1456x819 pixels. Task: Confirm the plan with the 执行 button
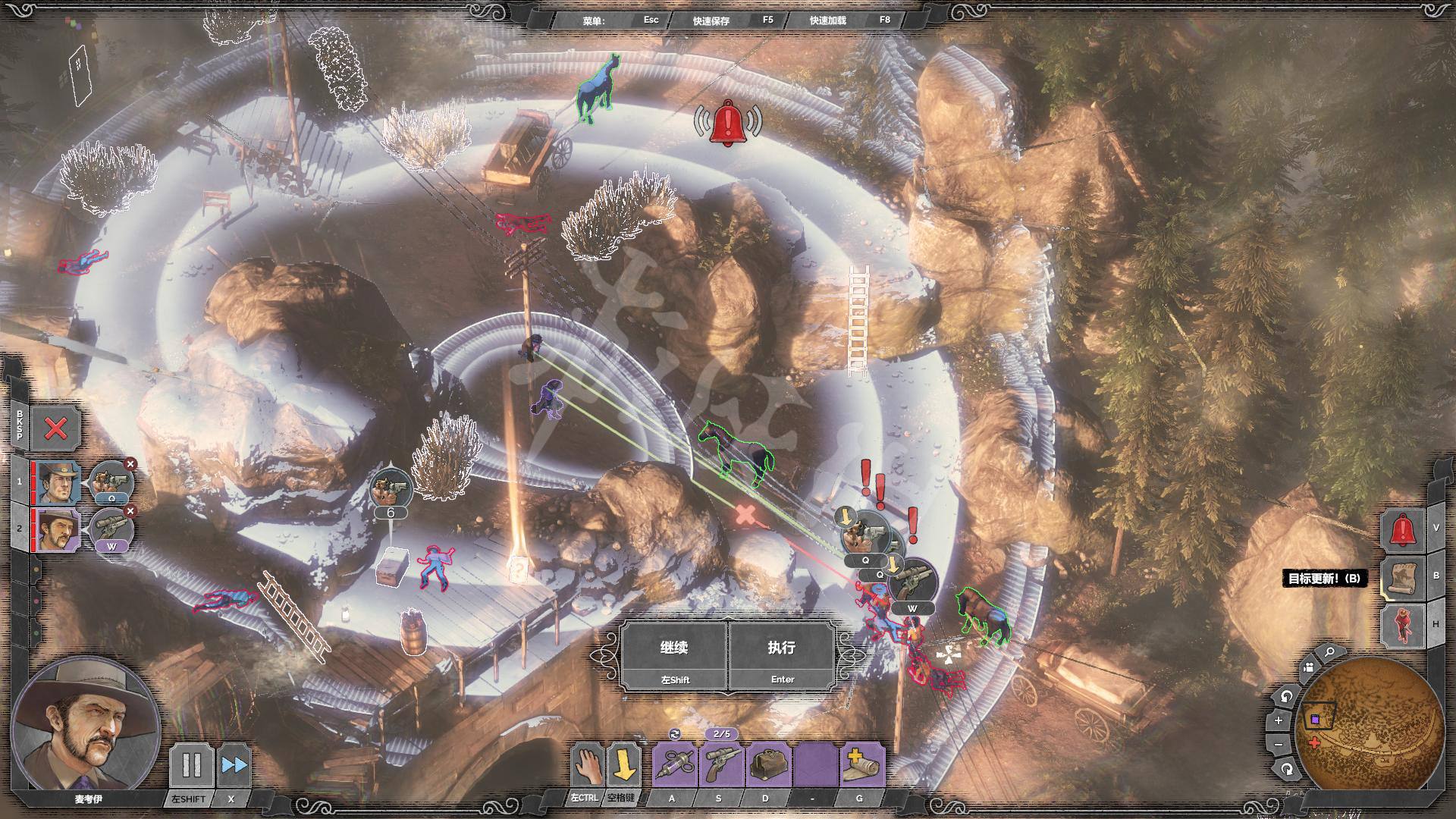[x=782, y=656]
